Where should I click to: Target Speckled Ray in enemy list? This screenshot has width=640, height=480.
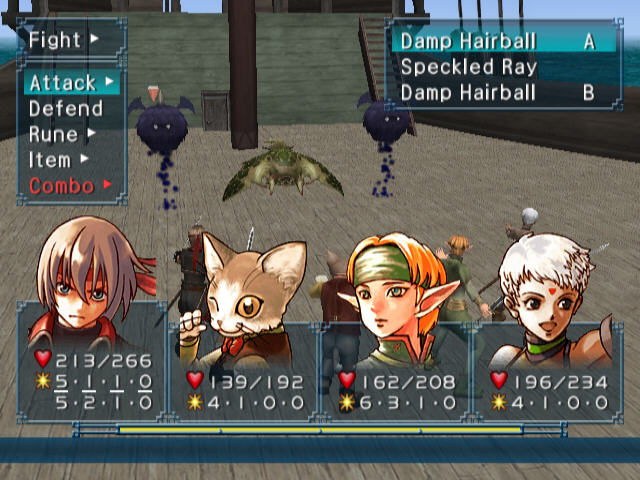point(470,67)
